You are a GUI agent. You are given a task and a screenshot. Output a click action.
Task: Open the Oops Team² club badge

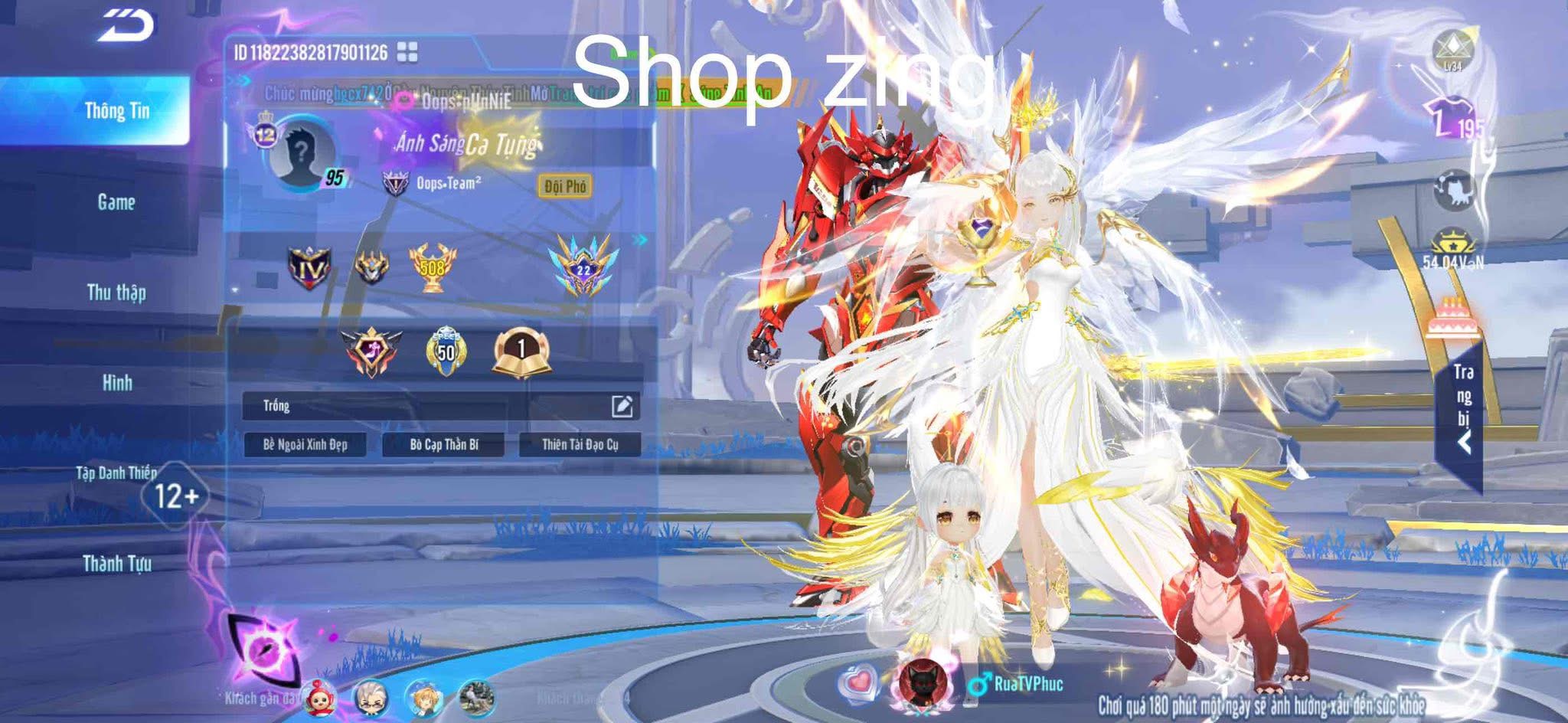coord(395,183)
